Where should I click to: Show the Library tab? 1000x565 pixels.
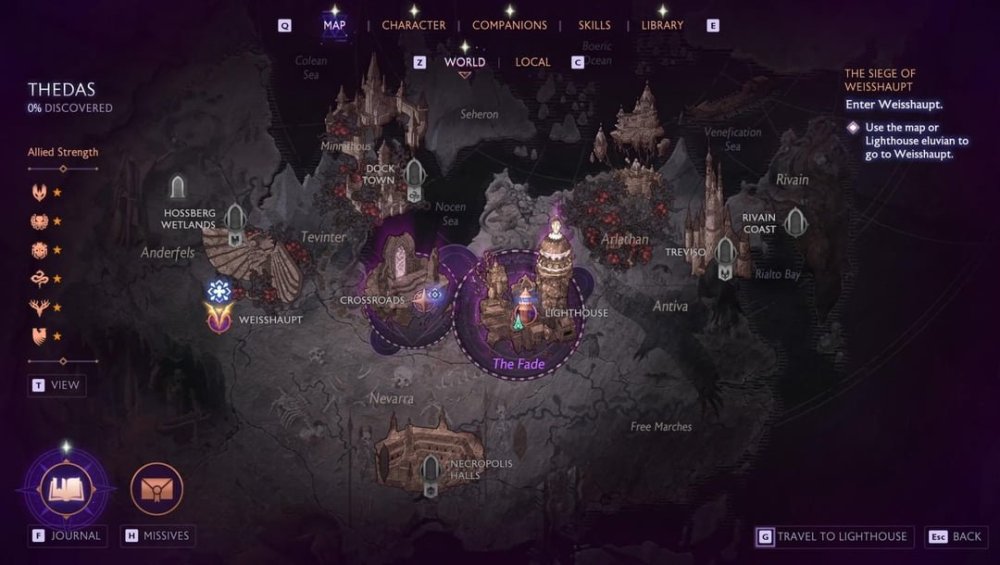tap(662, 25)
